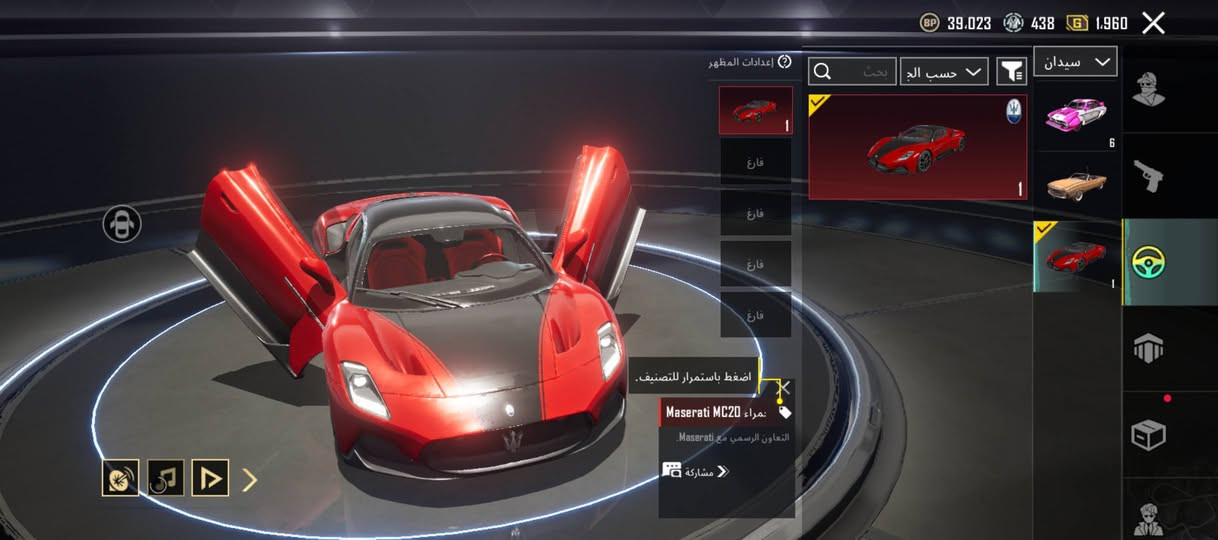Viewport: 1218px width, 540px height.
Task: Open the stacked emblem tab
Action: tap(1149, 349)
